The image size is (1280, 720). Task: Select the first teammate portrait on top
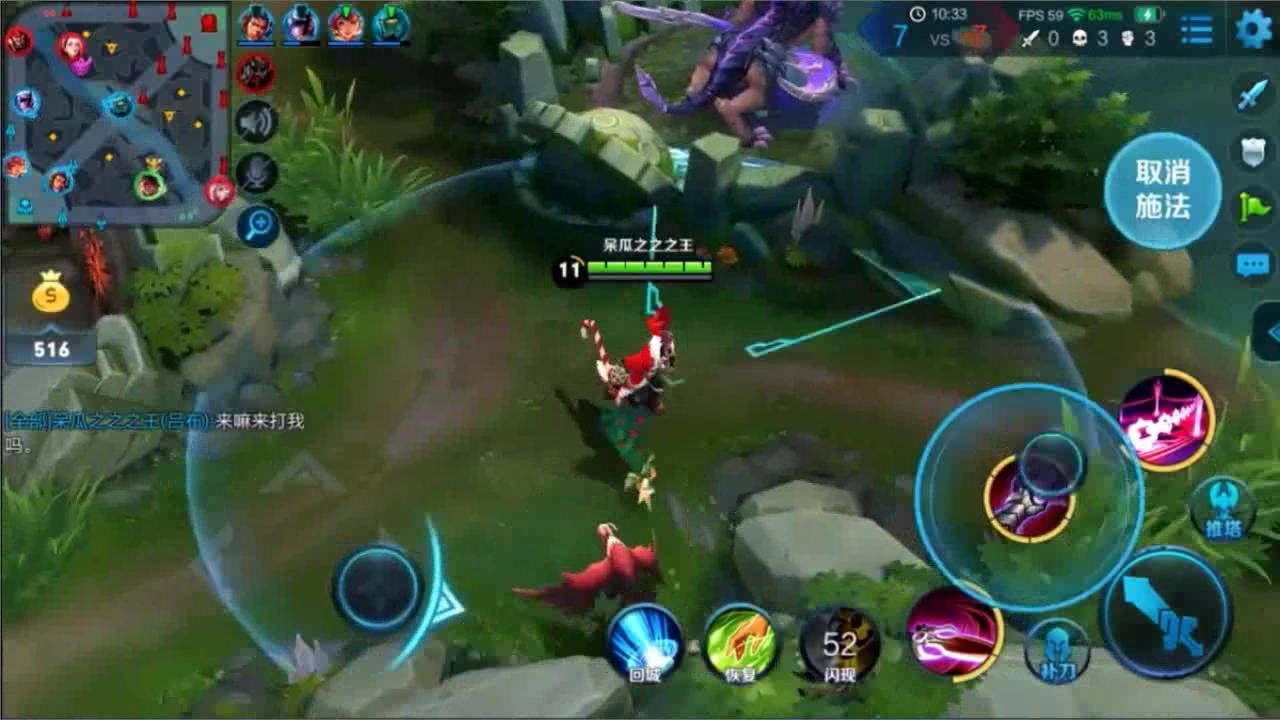(x=256, y=24)
